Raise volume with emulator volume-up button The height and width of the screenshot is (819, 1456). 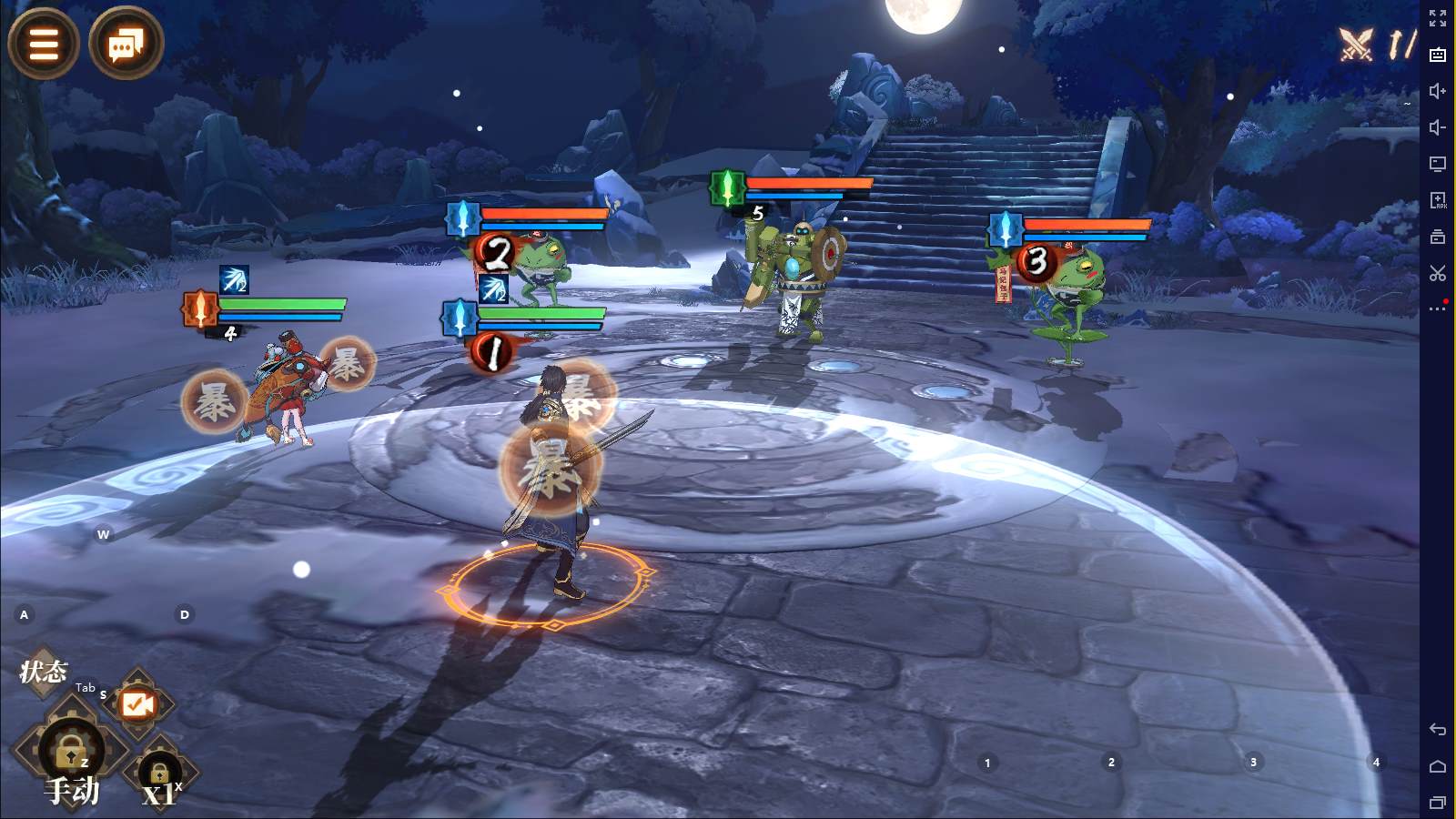tap(1438, 91)
